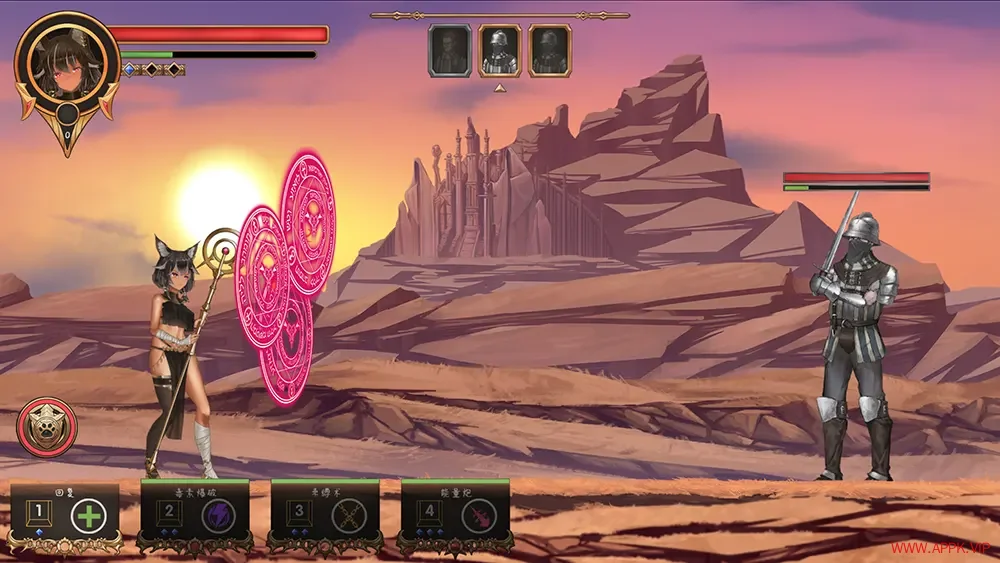The image size is (1000, 563).
Task: Fire the red energy cannon skill
Action: coord(478,517)
